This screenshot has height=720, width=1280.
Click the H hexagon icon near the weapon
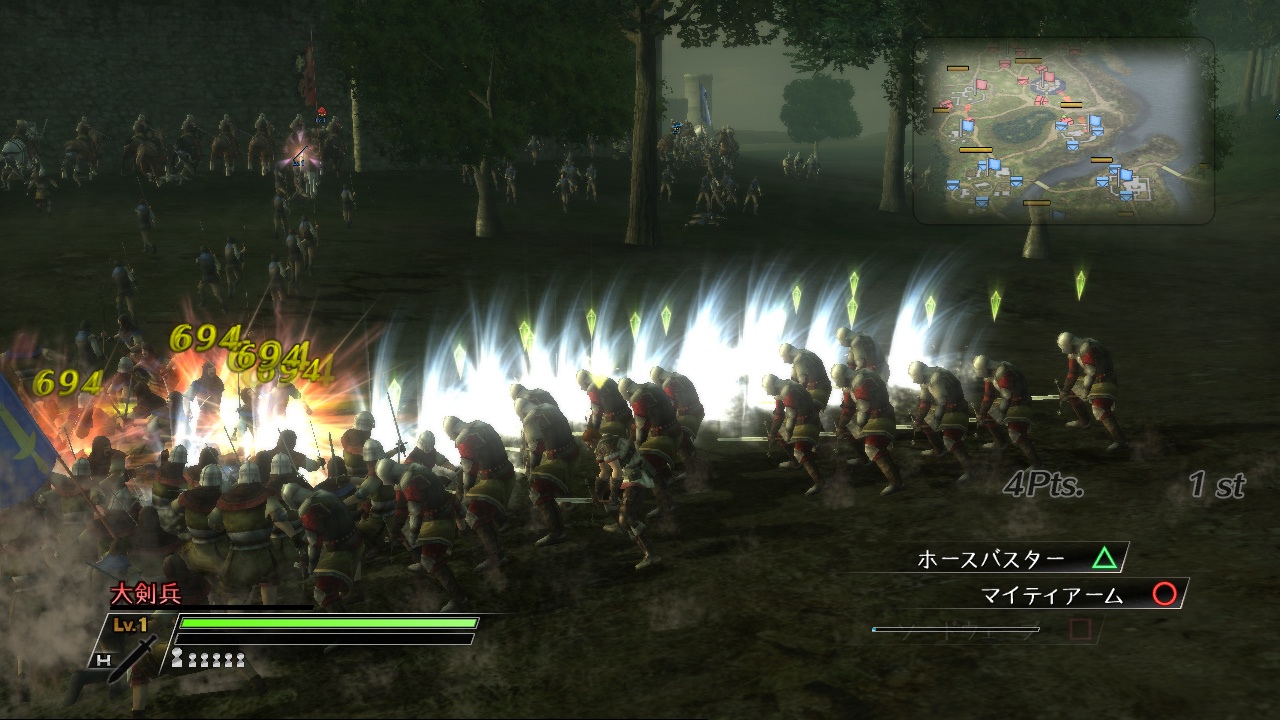coord(105,660)
